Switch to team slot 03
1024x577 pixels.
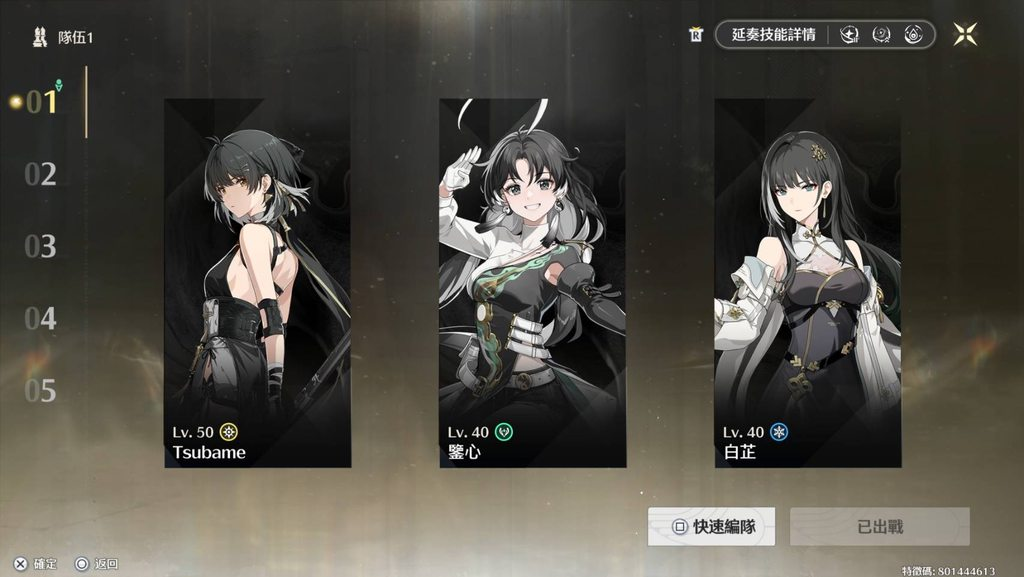41,247
